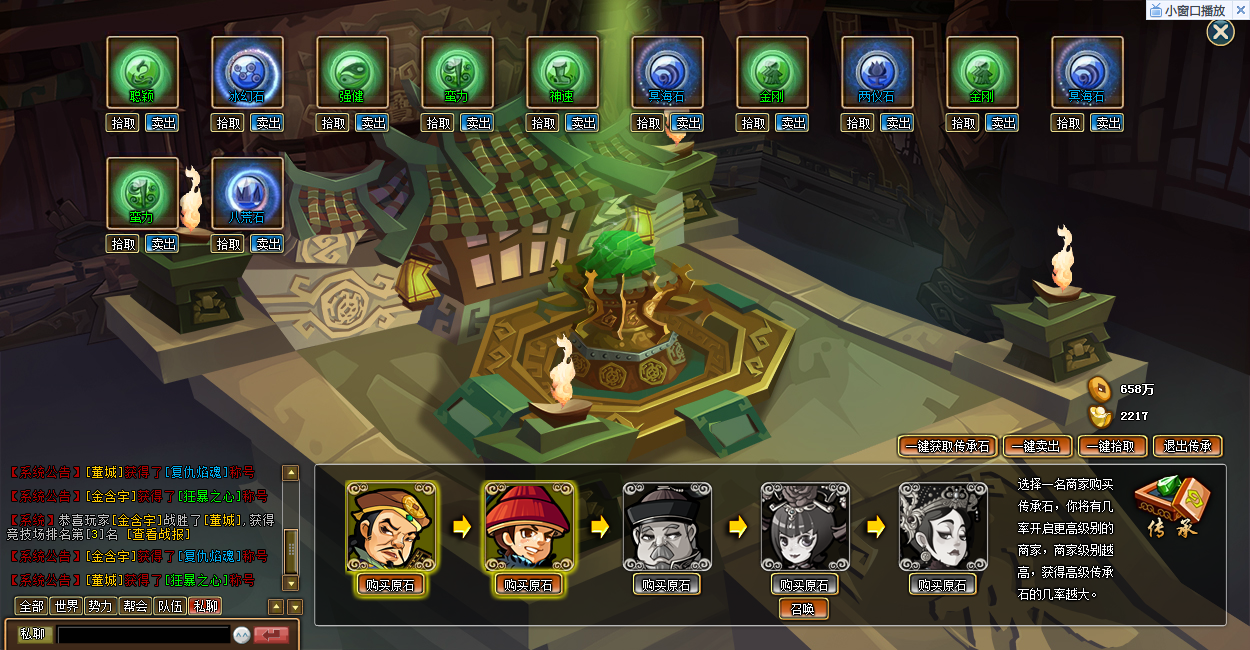Buy raw stone from the mustached merchant
The height and width of the screenshot is (650, 1250).
click(391, 585)
